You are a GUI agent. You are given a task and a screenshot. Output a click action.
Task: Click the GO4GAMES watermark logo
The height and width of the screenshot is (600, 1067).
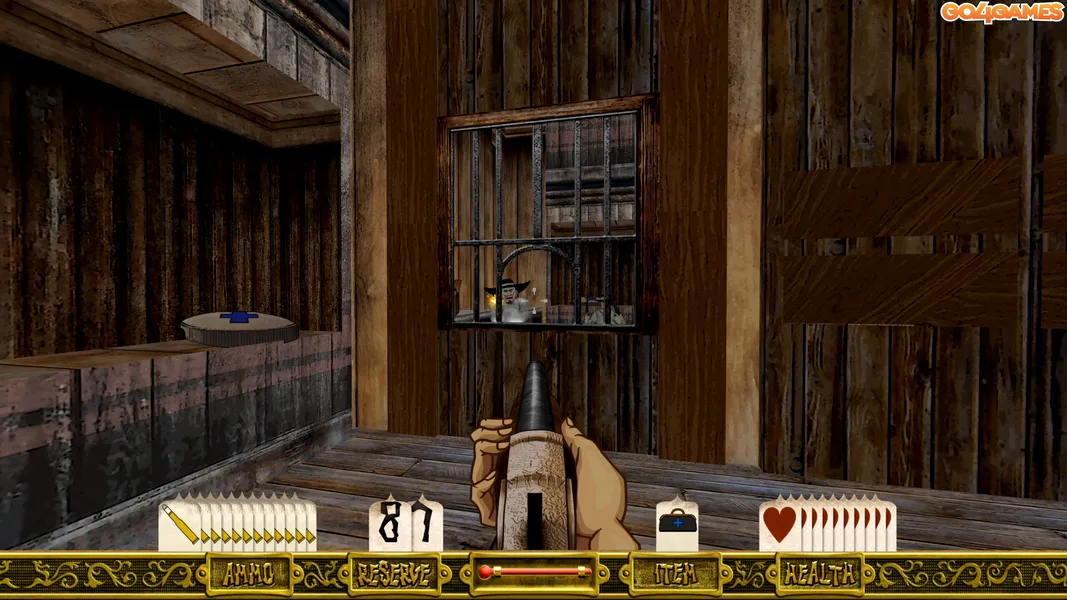tap(1000, 12)
